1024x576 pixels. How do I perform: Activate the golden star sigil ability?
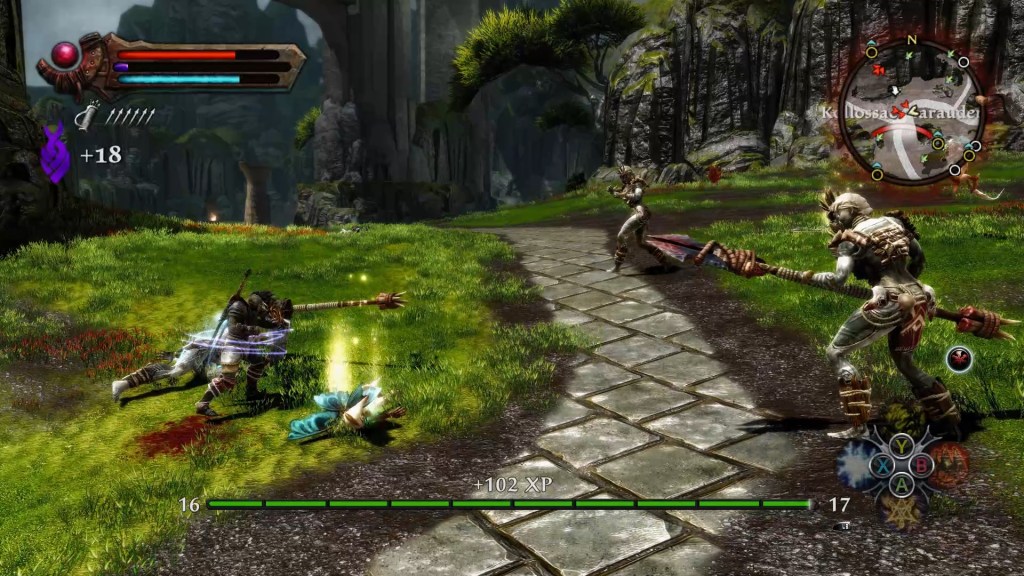click(903, 508)
